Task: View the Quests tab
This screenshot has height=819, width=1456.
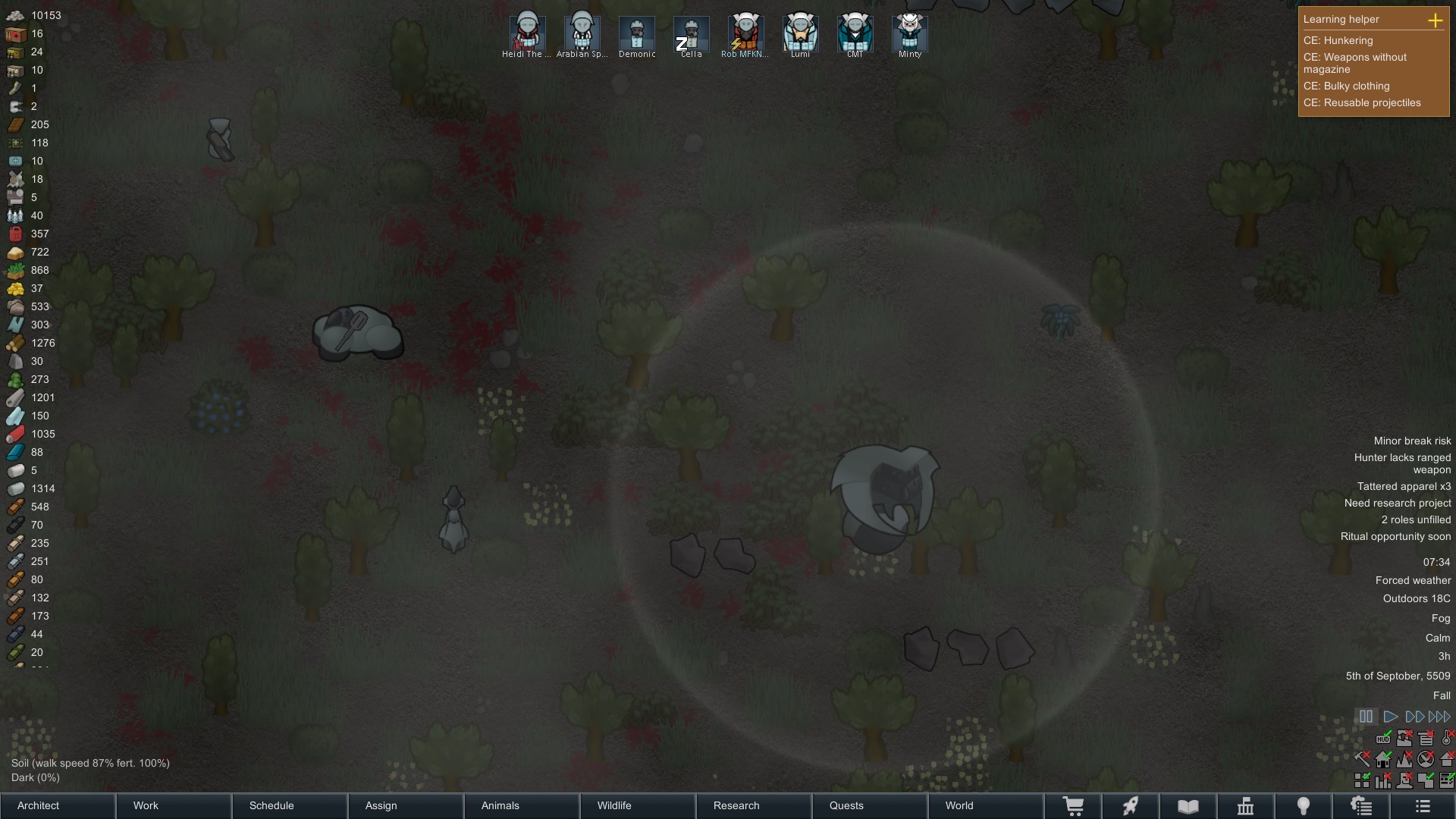Action: coord(870,805)
